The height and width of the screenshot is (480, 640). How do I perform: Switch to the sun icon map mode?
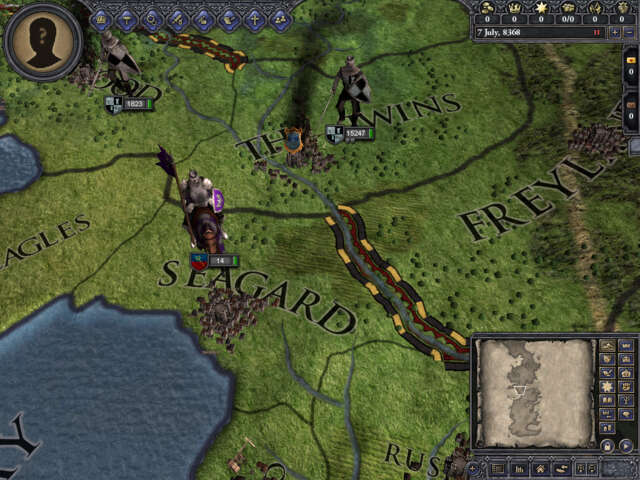coord(606,386)
